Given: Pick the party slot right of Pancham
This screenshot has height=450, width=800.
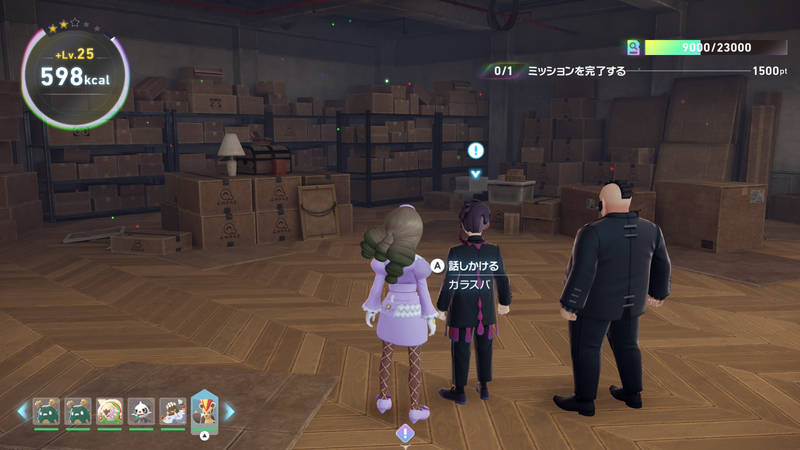Looking at the screenshot, I should click(x=172, y=411).
